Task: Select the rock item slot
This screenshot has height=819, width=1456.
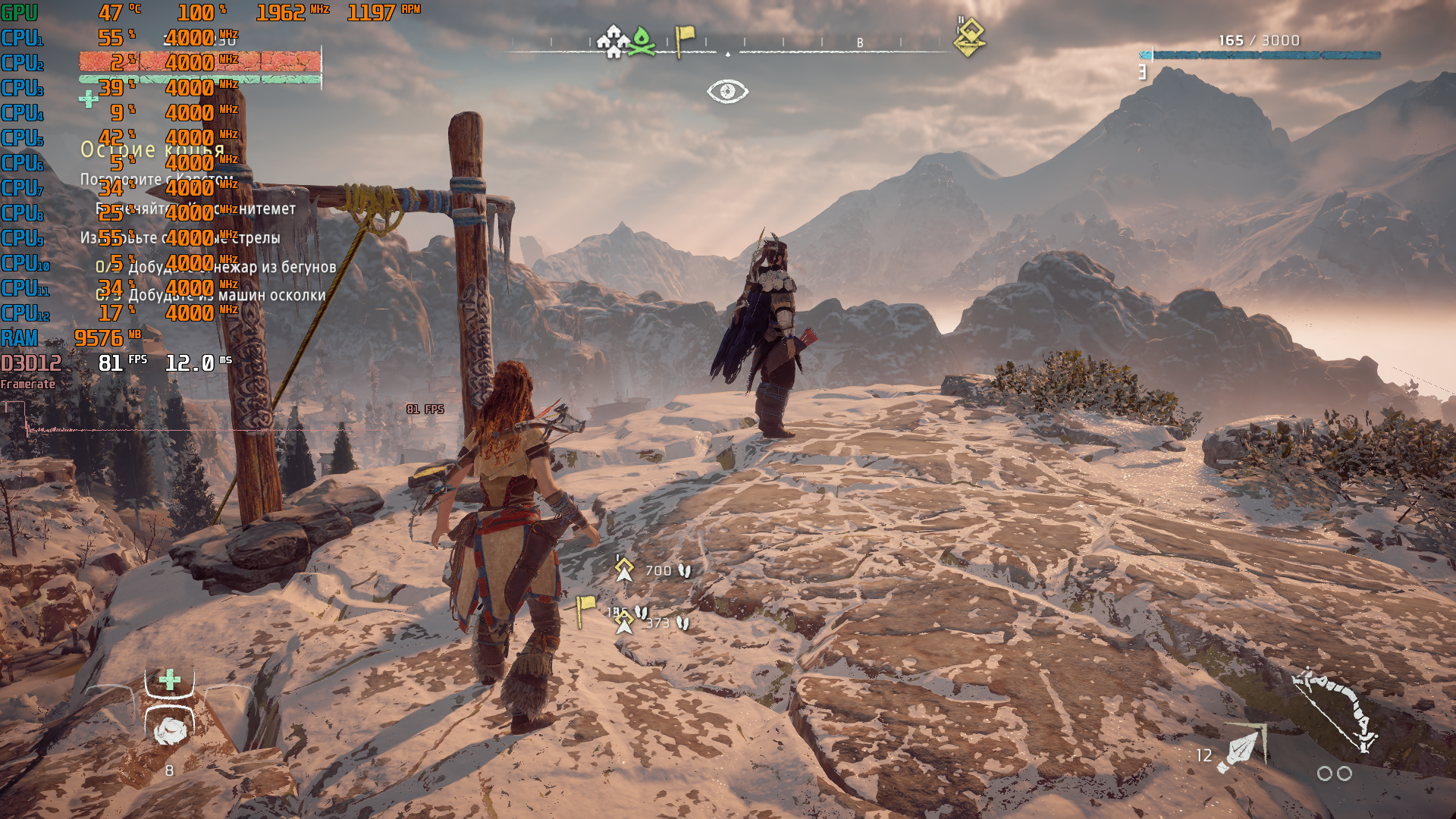Action: click(x=170, y=730)
